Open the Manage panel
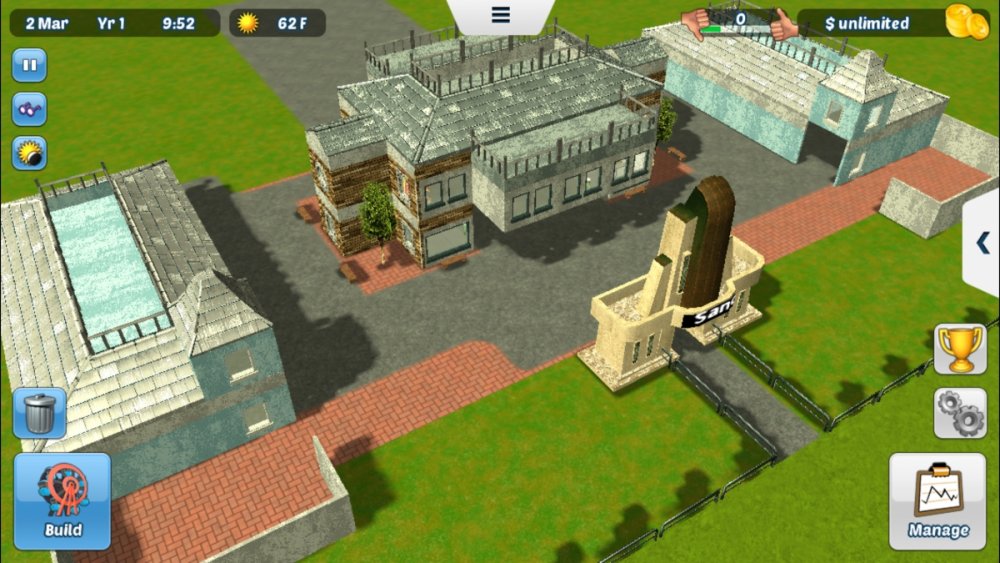 [937, 501]
